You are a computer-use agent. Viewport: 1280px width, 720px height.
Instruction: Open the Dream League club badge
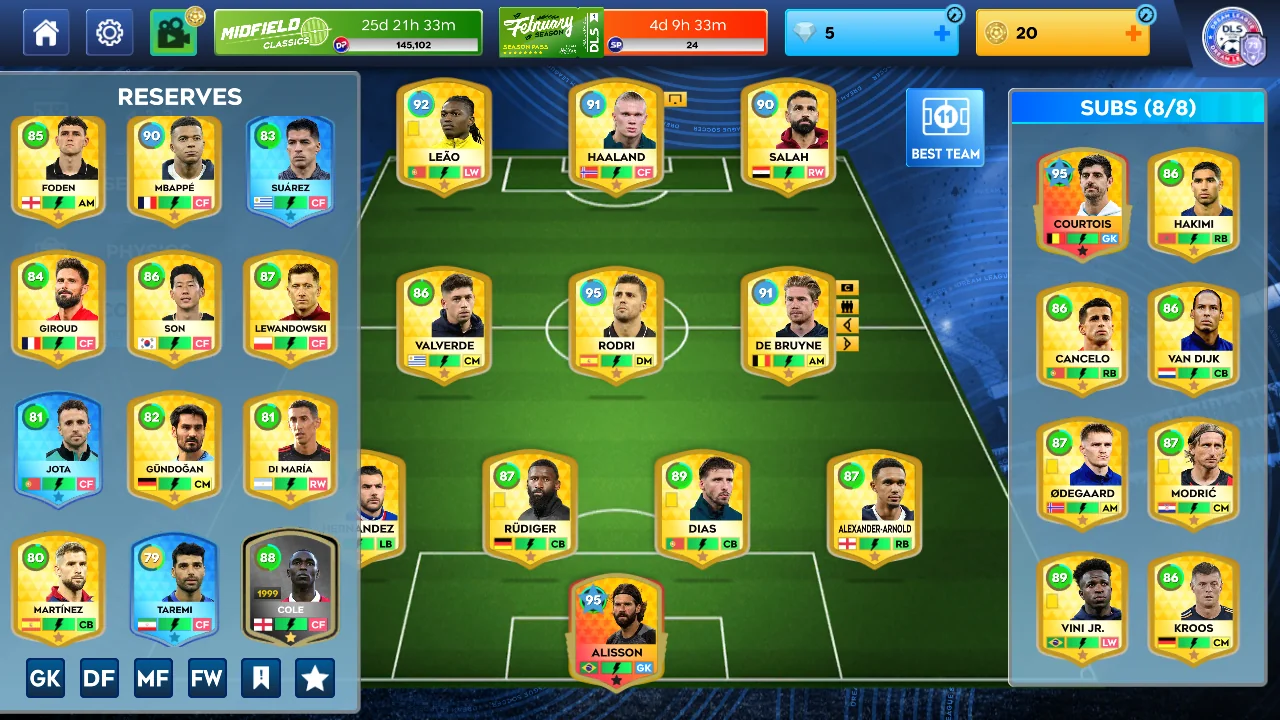point(1234,37)
